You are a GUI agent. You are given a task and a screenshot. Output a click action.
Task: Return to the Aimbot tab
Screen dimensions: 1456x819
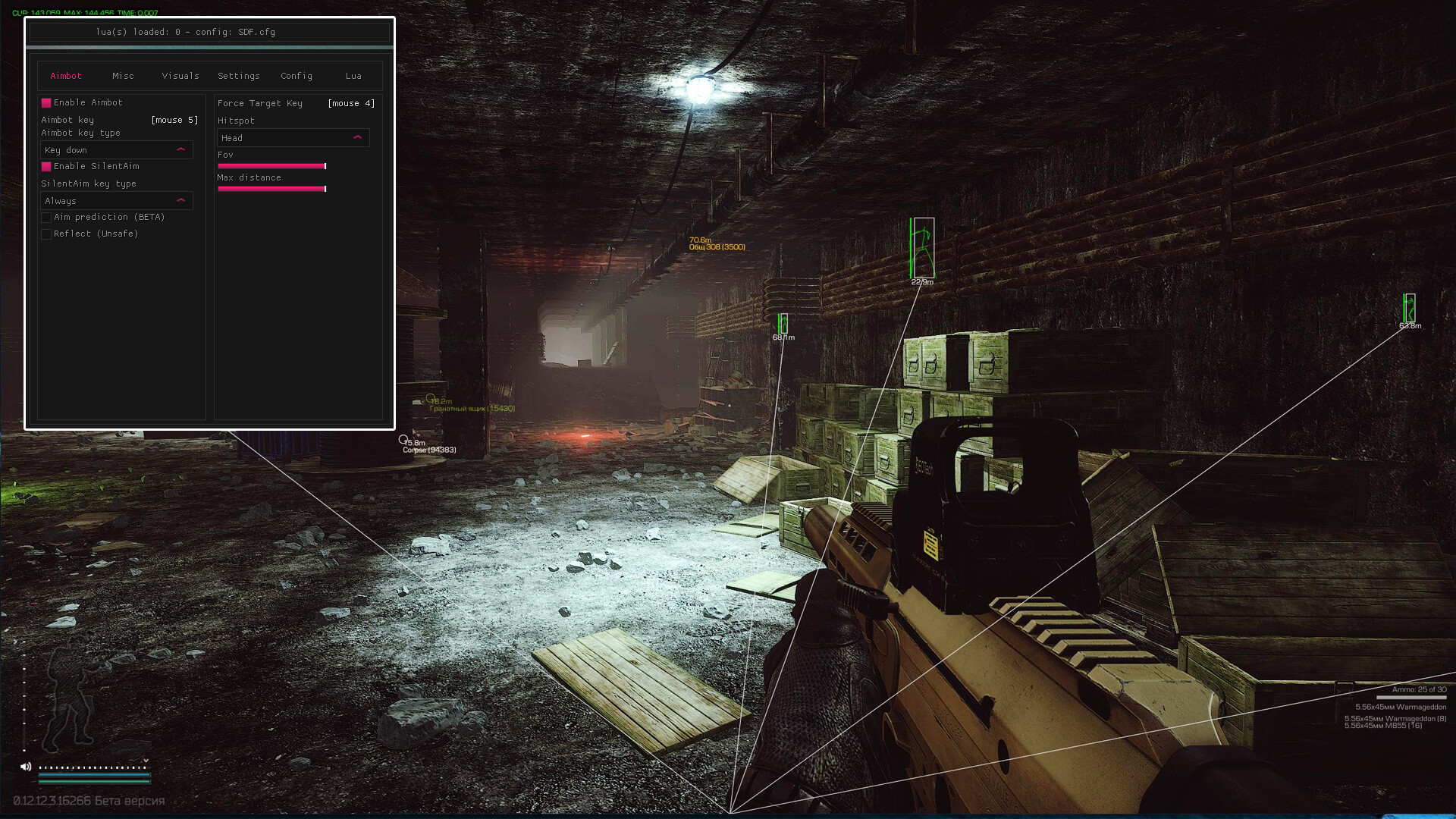point(66,76)
